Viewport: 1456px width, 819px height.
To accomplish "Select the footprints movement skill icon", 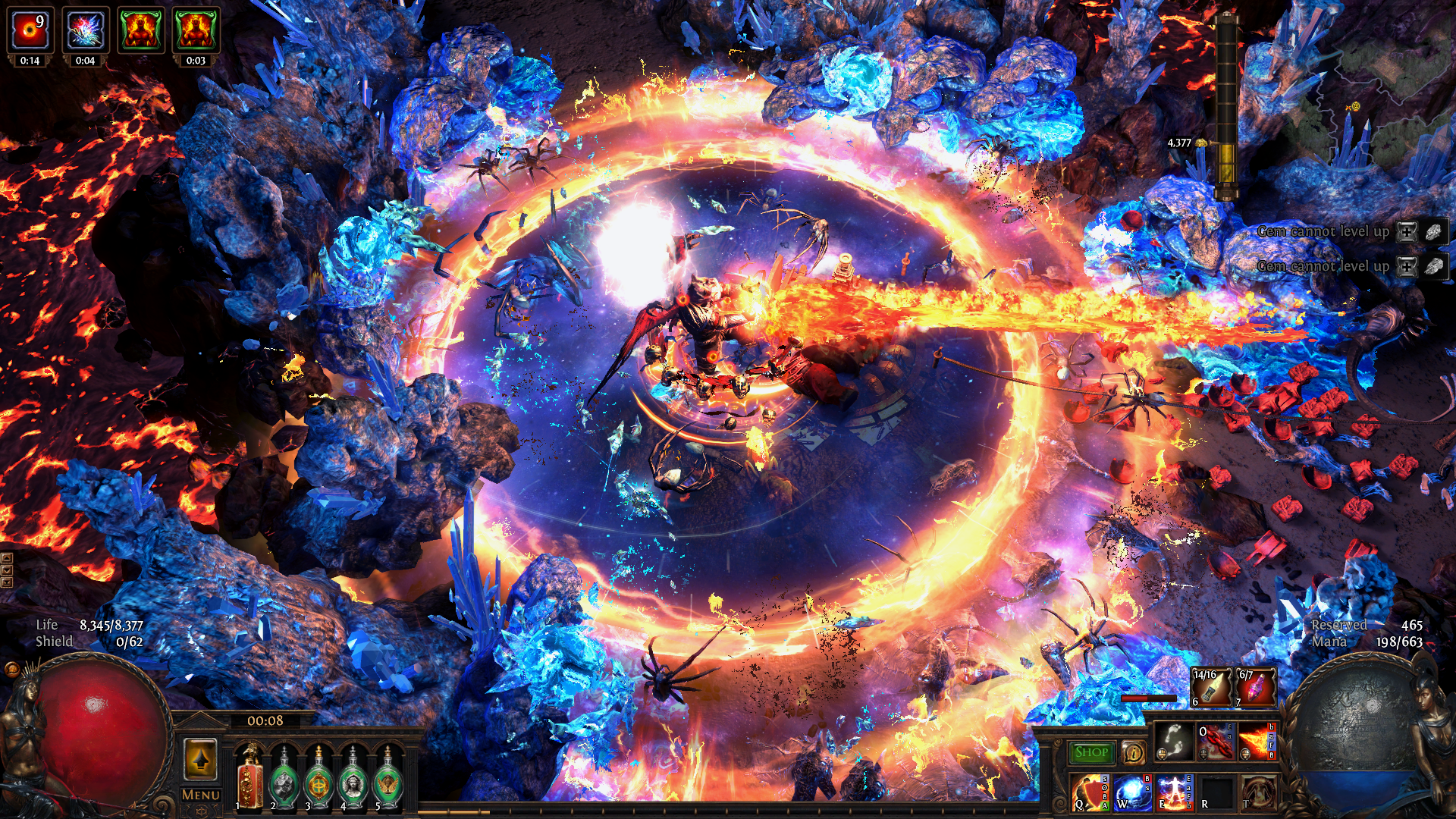I will click(1173, 742).
